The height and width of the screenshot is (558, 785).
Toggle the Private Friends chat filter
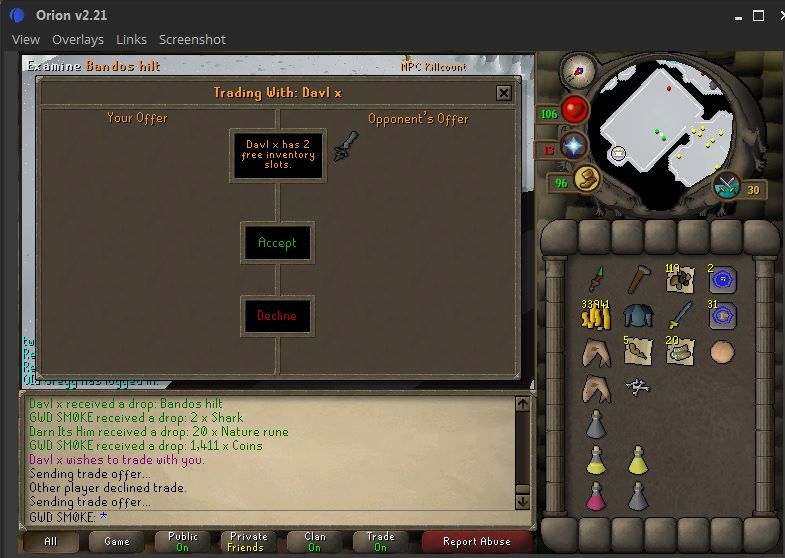[x=248, y=542]
